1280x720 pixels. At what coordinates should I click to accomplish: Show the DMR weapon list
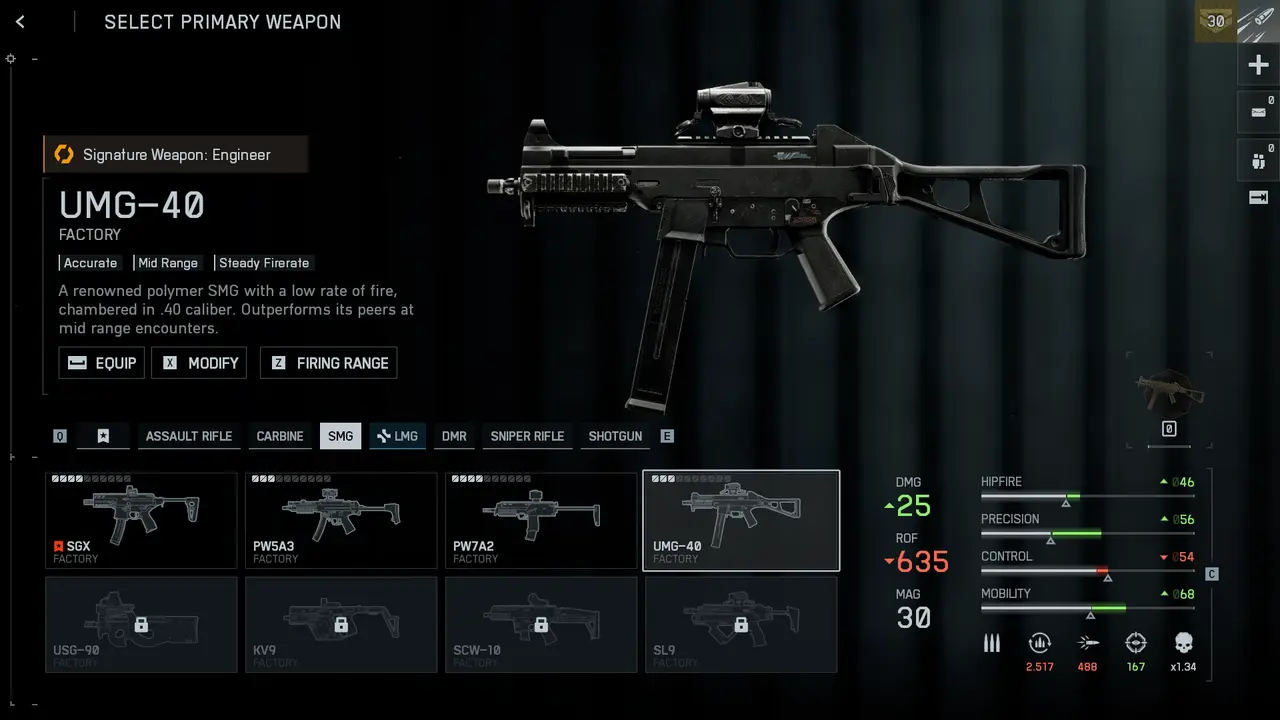[454, 436]
